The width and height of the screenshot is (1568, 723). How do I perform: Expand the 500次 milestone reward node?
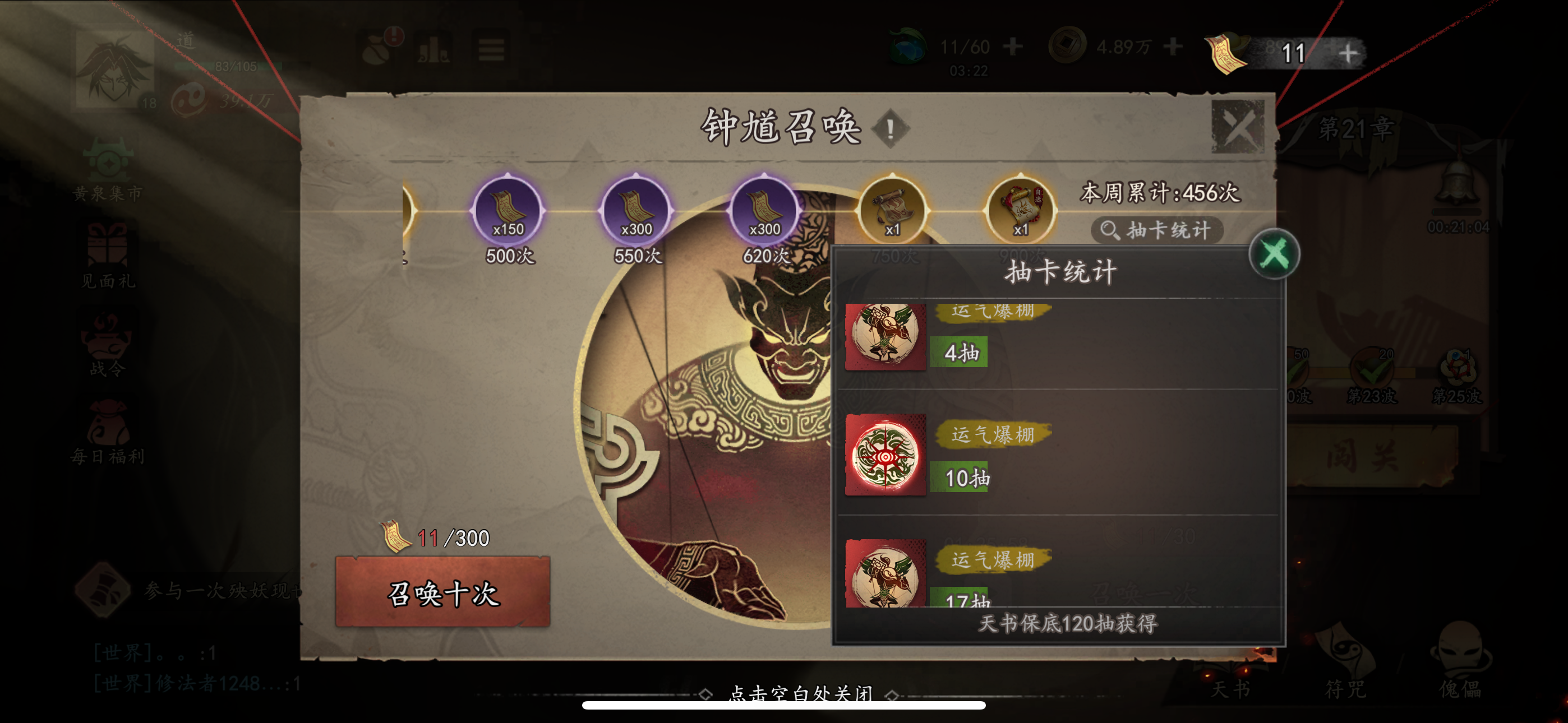coord(509,211)
